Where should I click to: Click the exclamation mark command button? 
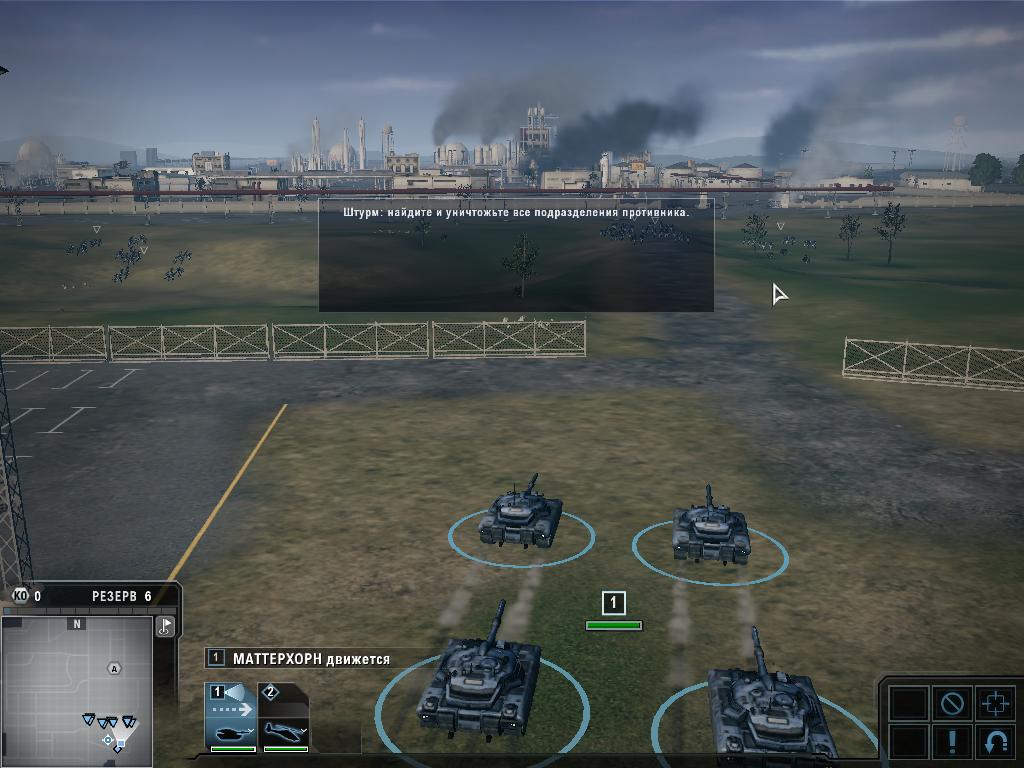click(951, 743)
